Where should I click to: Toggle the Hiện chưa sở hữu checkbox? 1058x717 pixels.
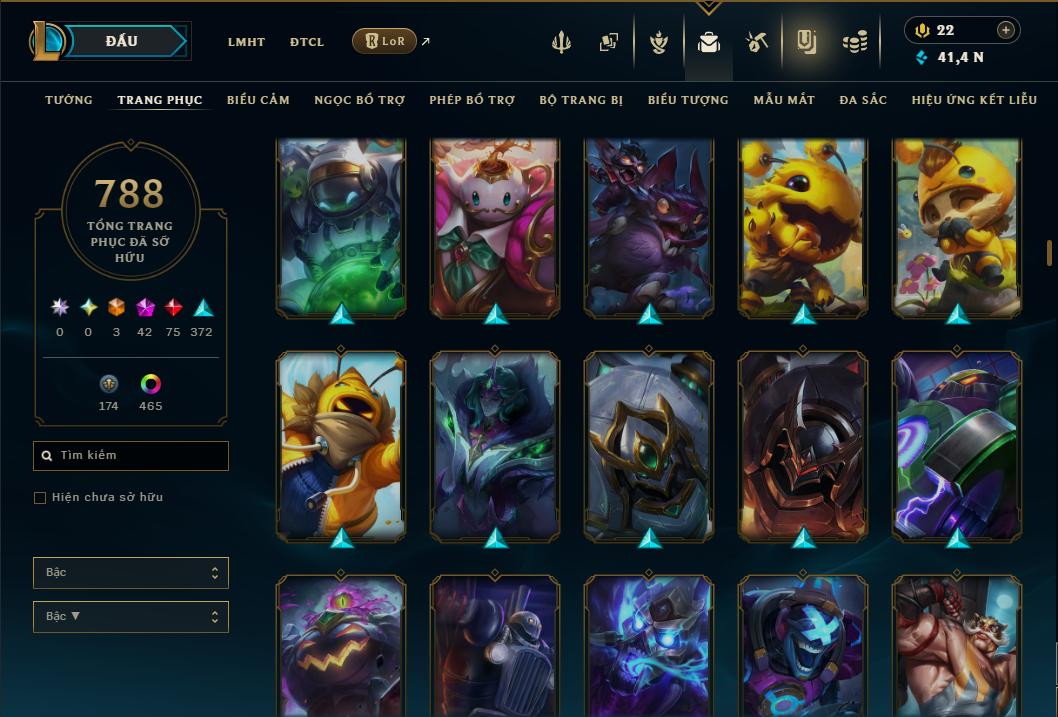pyautogui.click(x=40, y=498)
